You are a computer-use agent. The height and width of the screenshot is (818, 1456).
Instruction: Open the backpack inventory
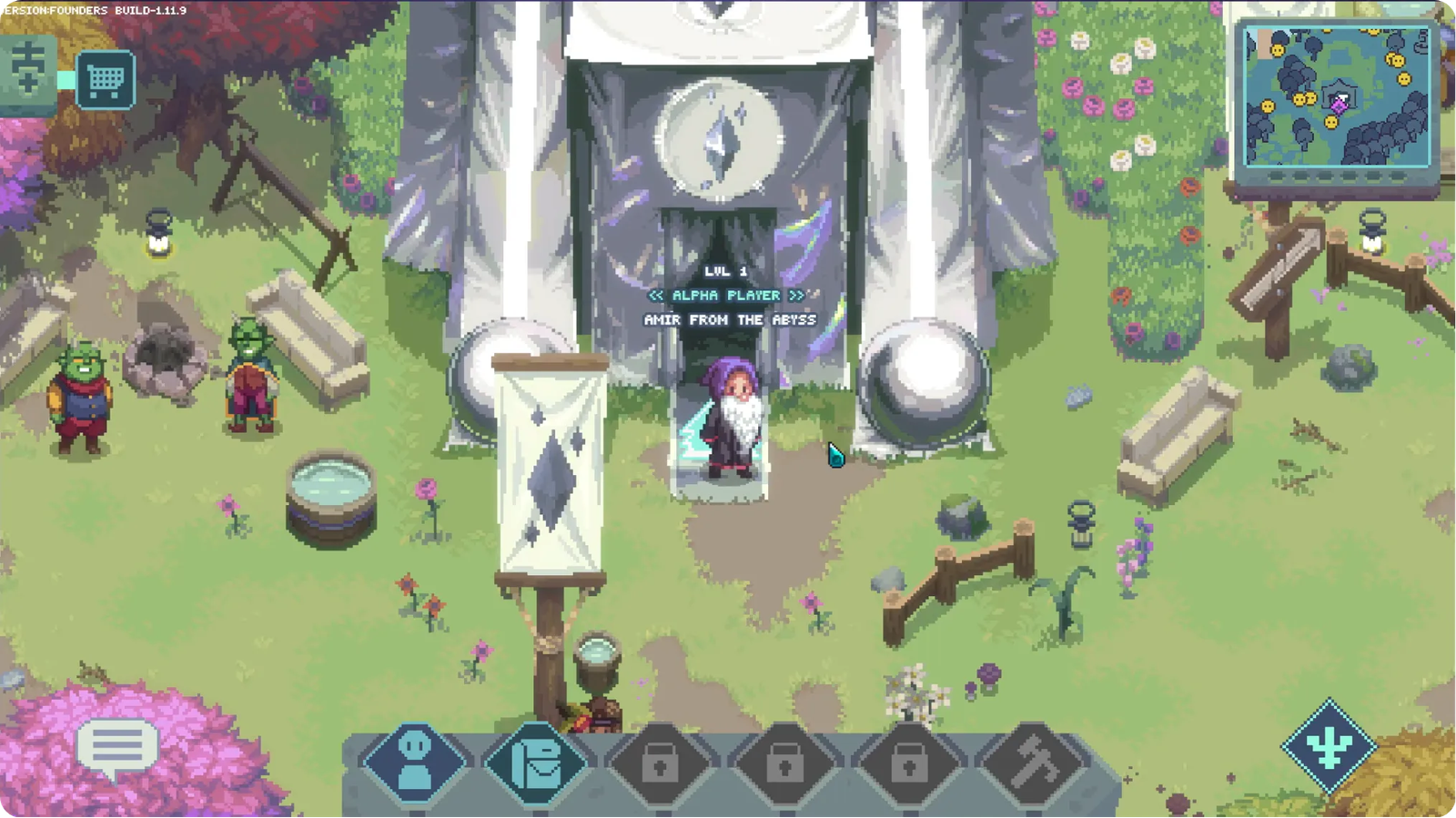[x=539, y=762]
